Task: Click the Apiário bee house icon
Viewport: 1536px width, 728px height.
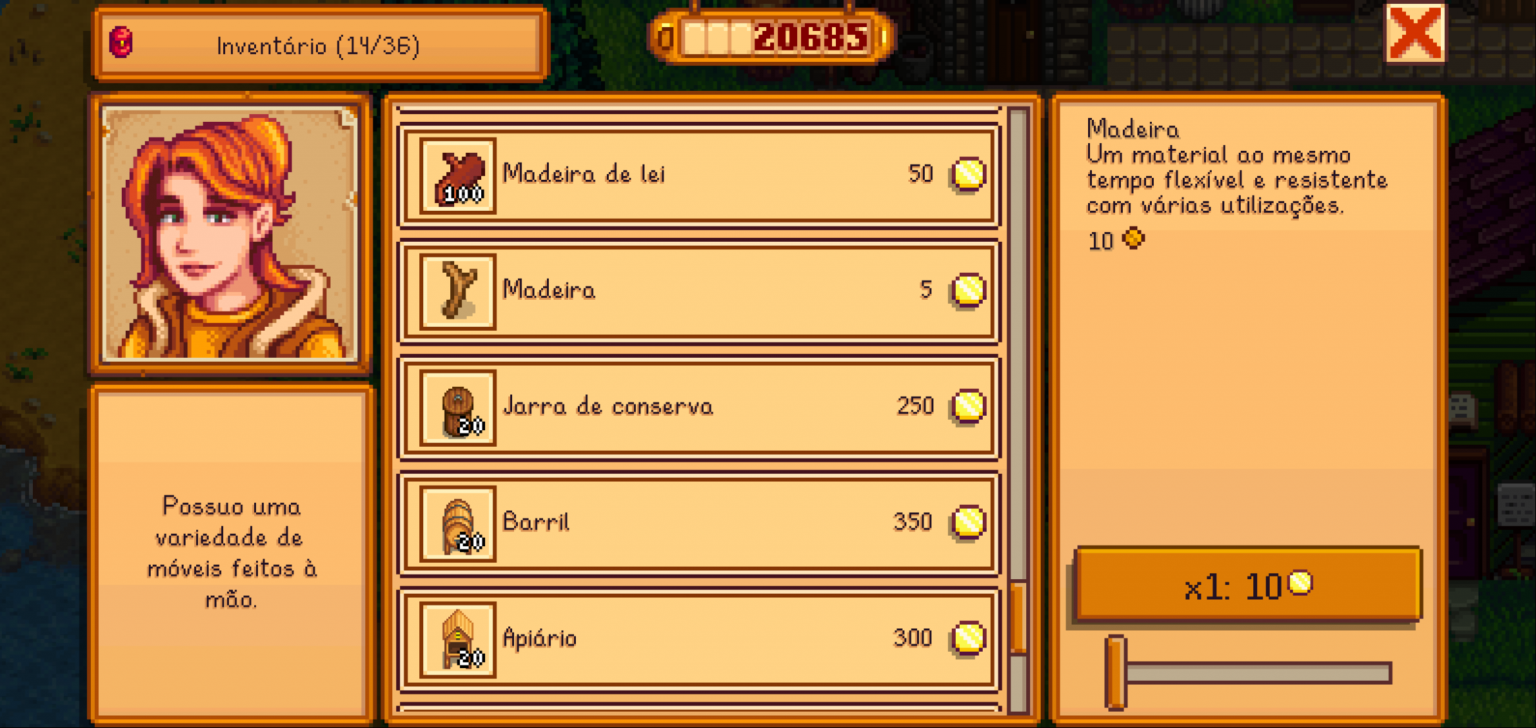Action: click(x=456, y=637)
